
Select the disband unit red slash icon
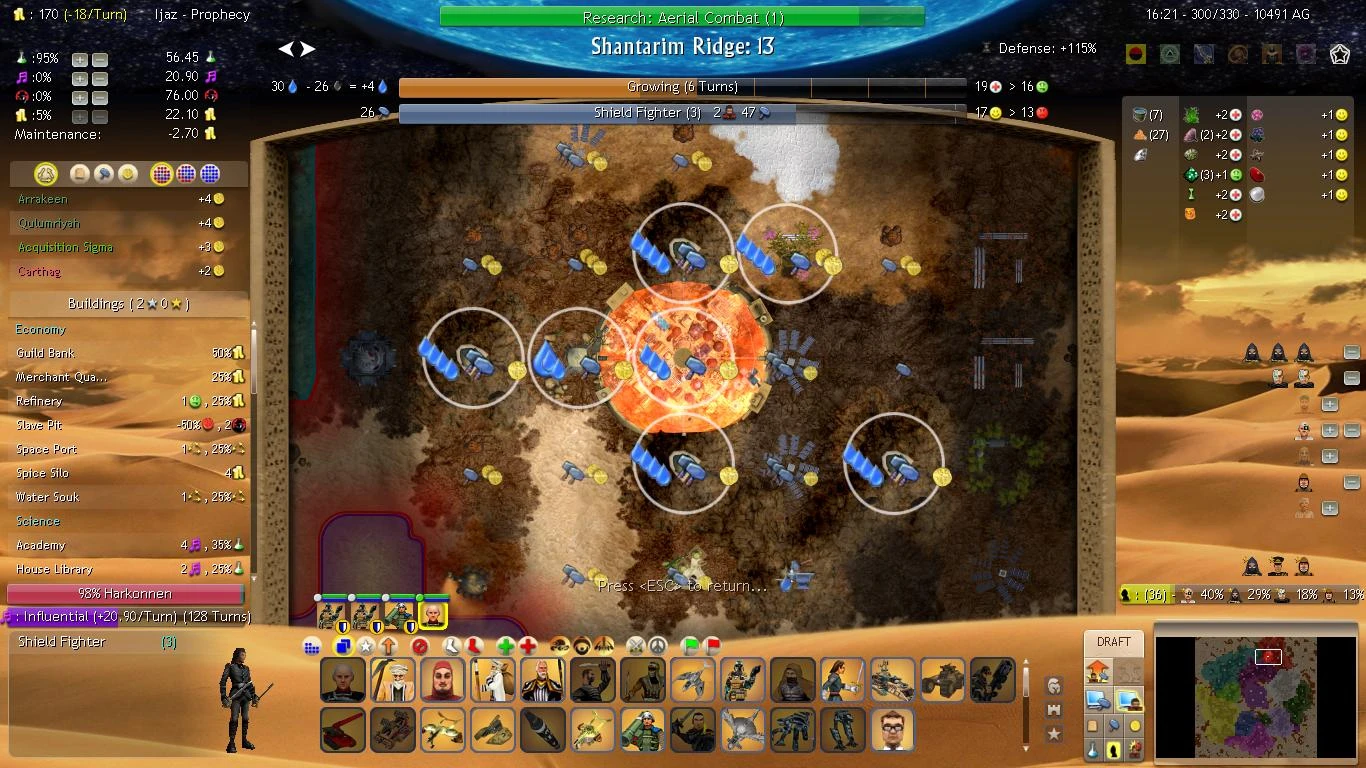(419, 646)
